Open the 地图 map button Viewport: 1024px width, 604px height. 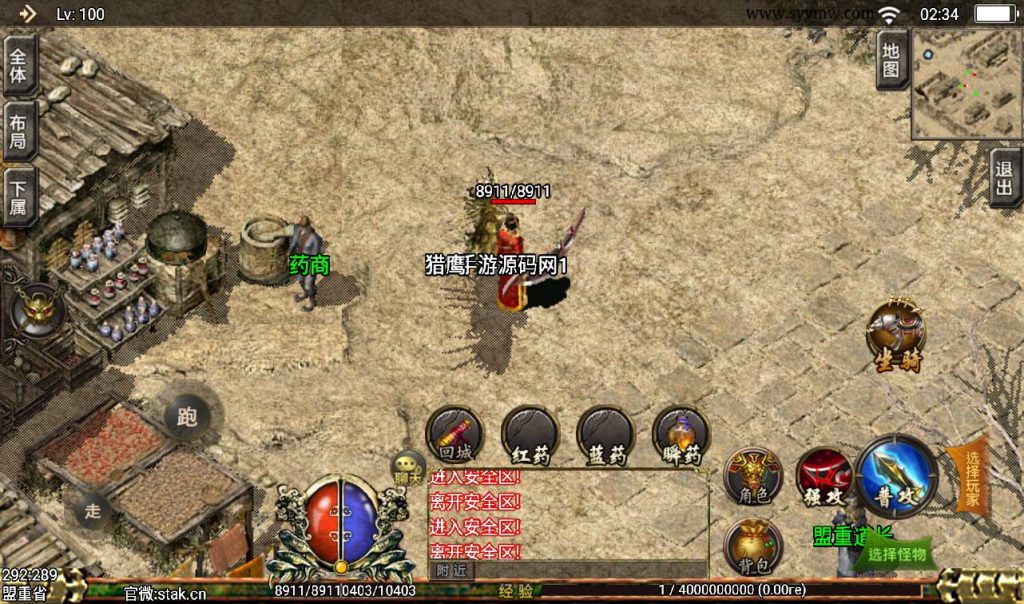tap(892, 60)
